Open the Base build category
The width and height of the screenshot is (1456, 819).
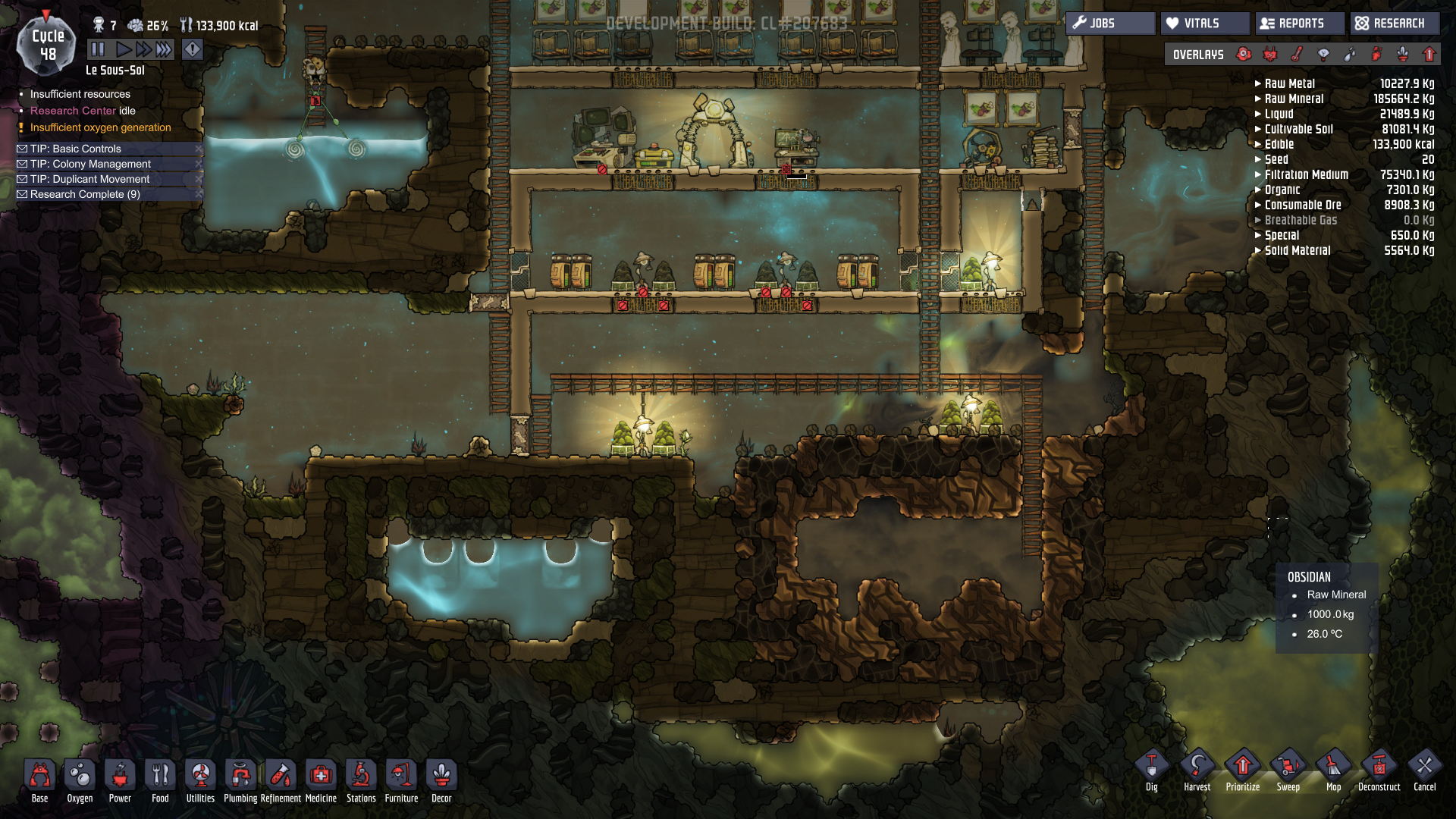pos(40,780)
